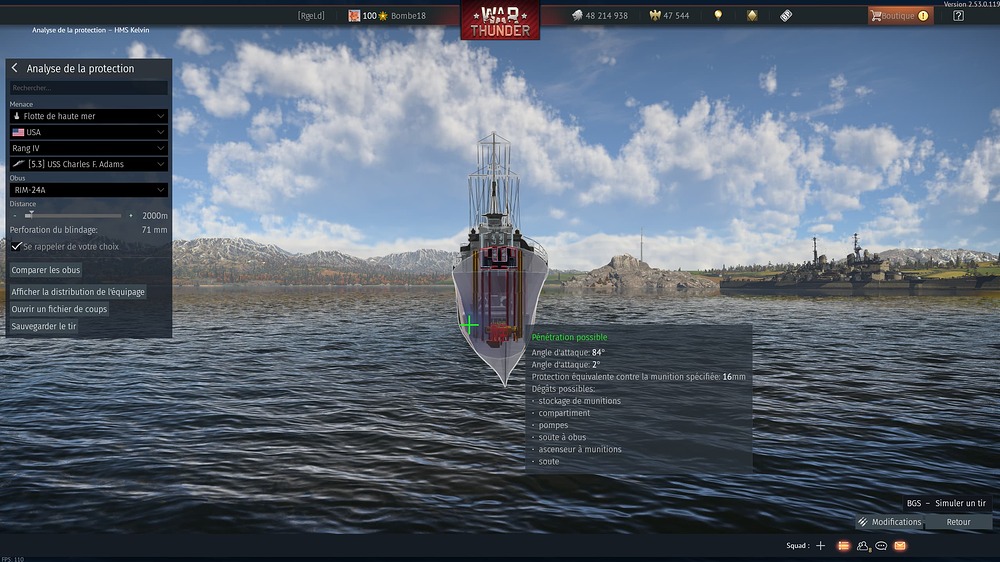Go back from Analyse de la protection
This screenshot has width=1000, height=562.
tap(15, 68)
